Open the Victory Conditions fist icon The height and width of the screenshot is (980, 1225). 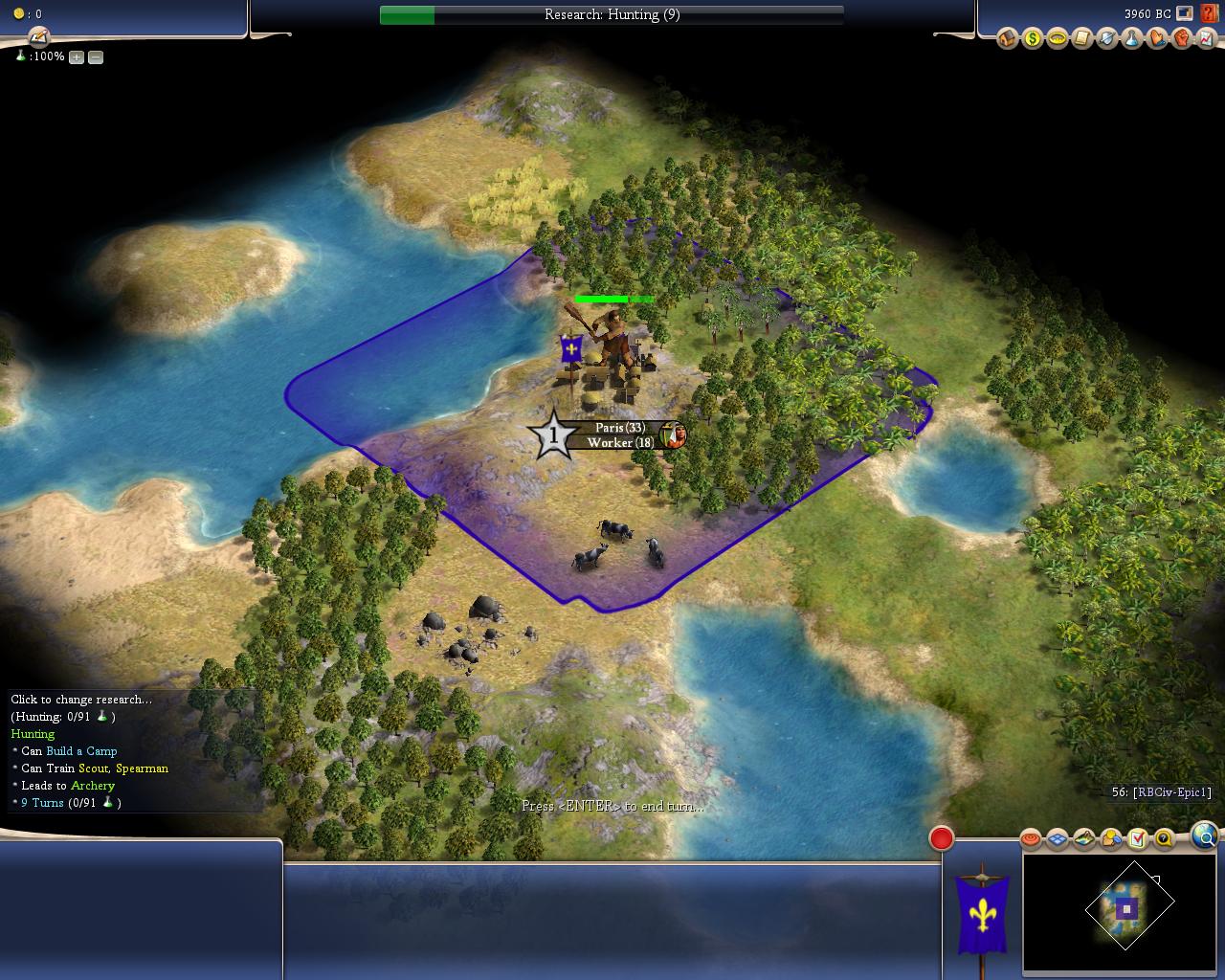tap(1181, 38)
